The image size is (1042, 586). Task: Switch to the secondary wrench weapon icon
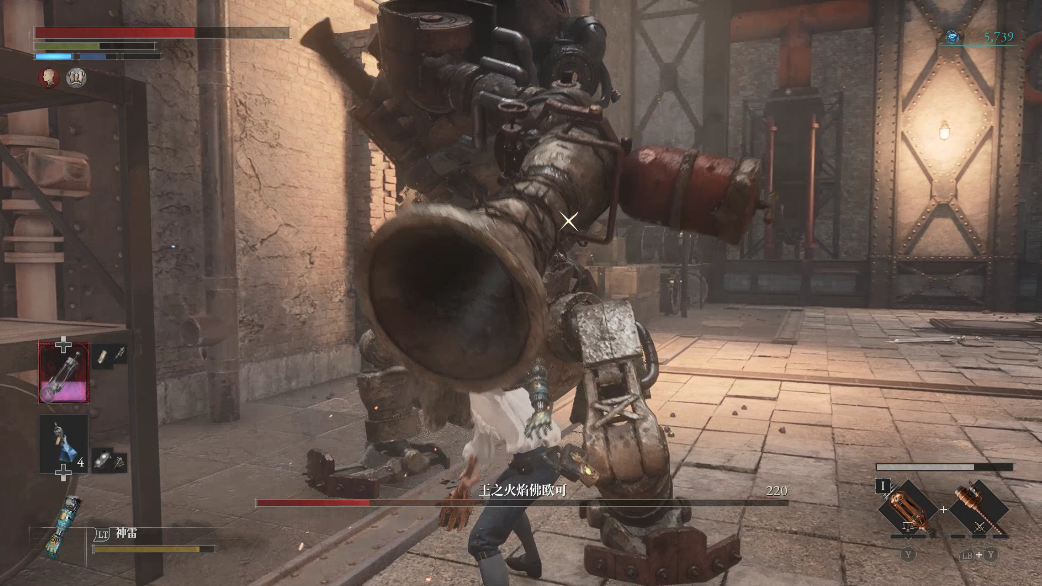(x=979, y=508)
